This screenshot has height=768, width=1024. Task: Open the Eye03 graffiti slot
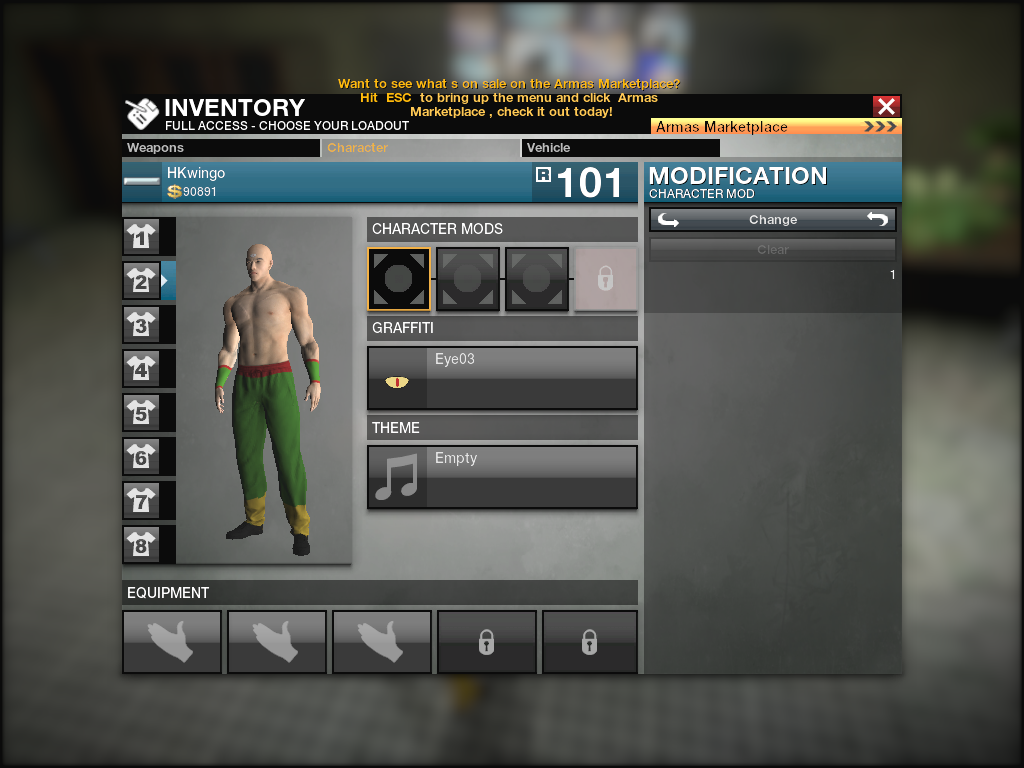point(502,378)
